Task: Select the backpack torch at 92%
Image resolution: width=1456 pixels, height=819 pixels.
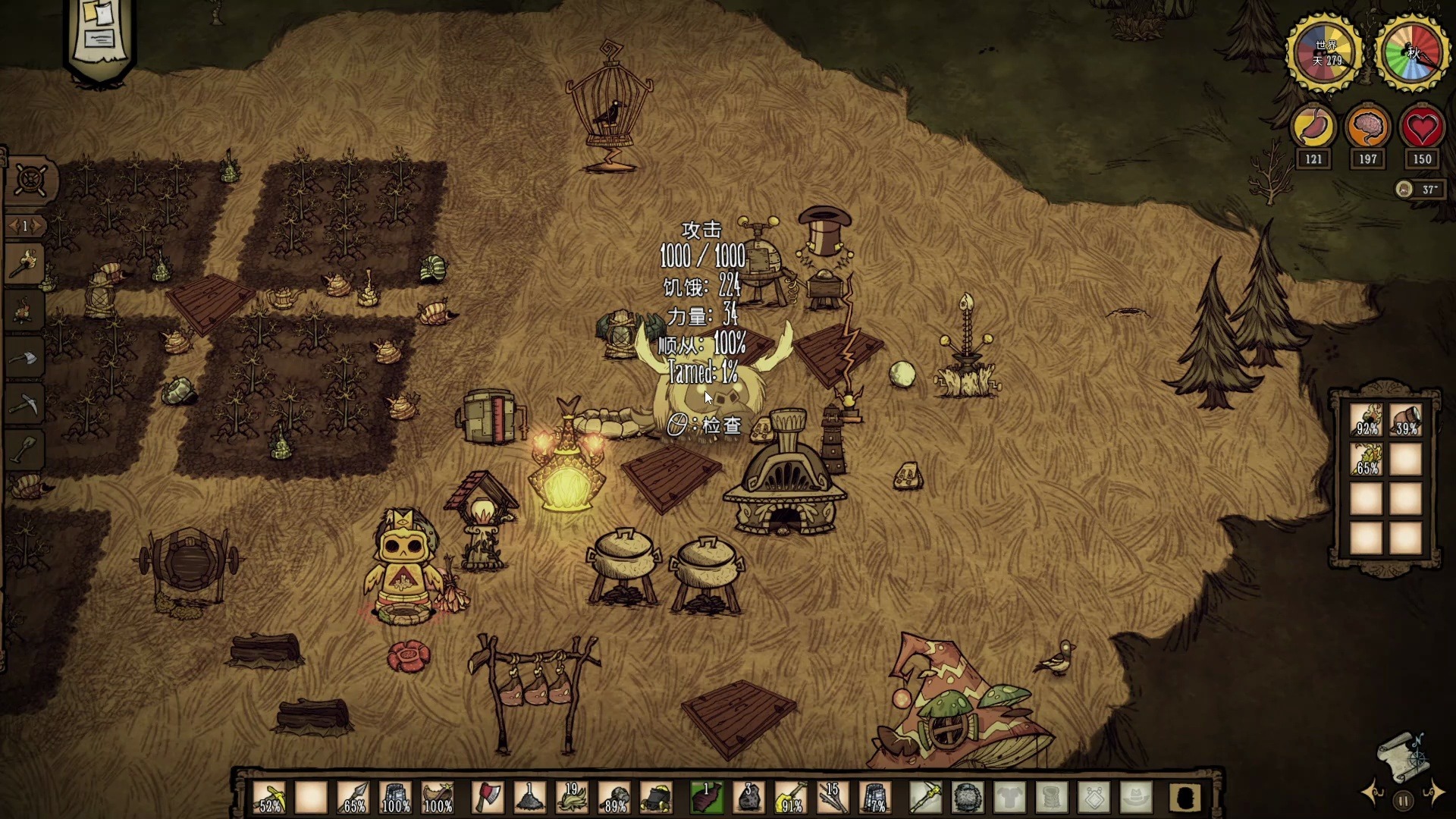Action: tap(1367, 419)
